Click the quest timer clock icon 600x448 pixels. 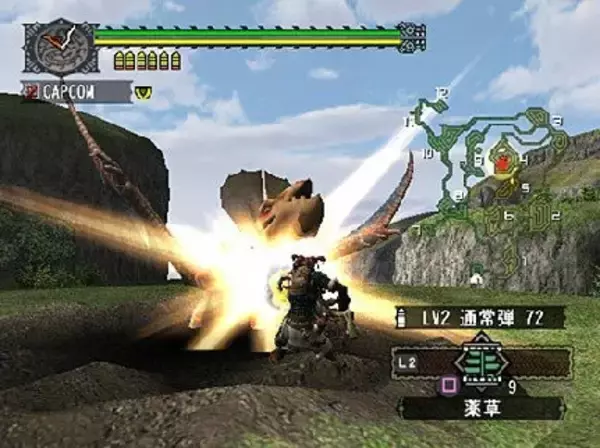(58, 47)
